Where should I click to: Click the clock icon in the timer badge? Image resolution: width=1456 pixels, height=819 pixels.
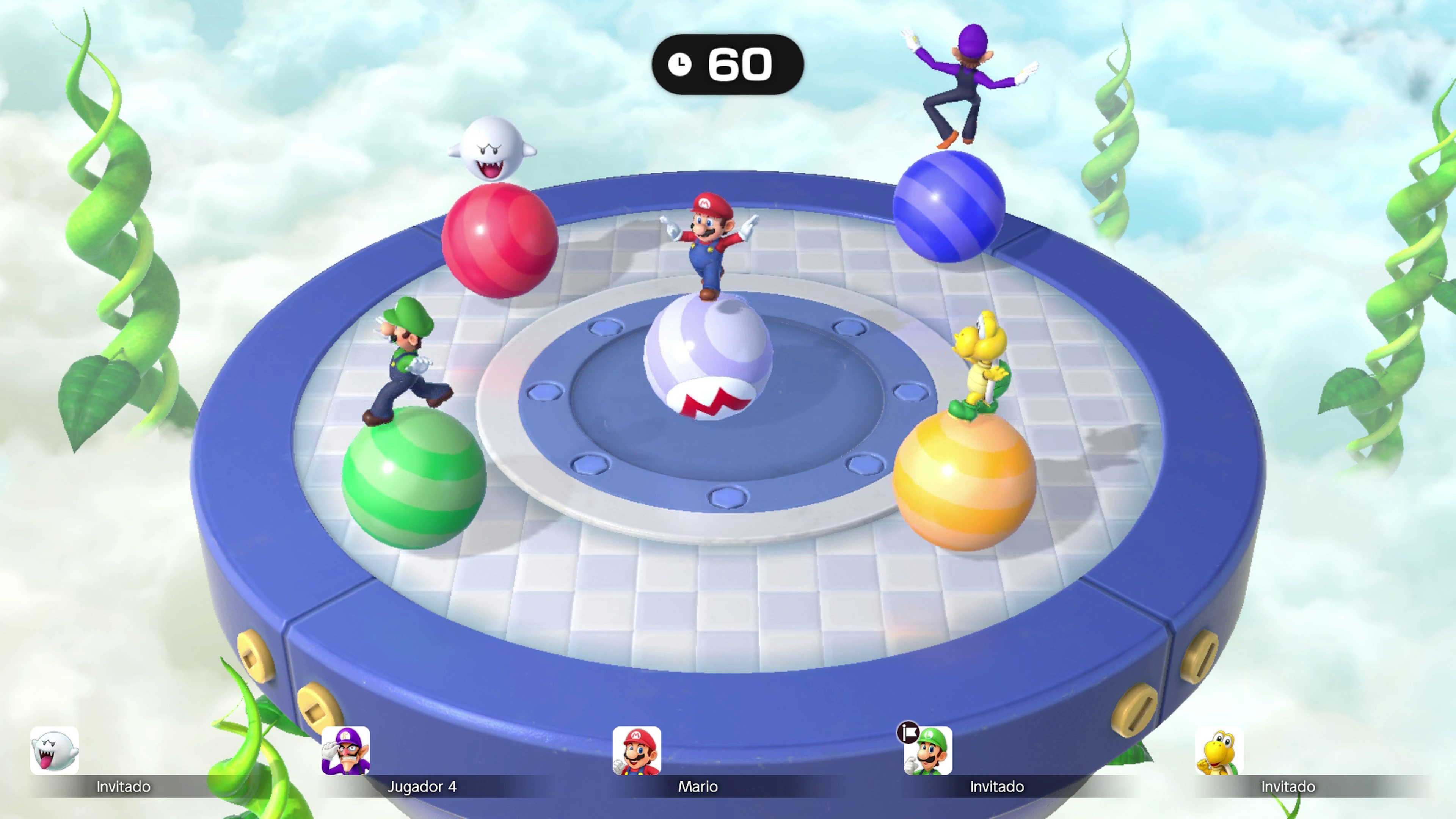point(681,64)
